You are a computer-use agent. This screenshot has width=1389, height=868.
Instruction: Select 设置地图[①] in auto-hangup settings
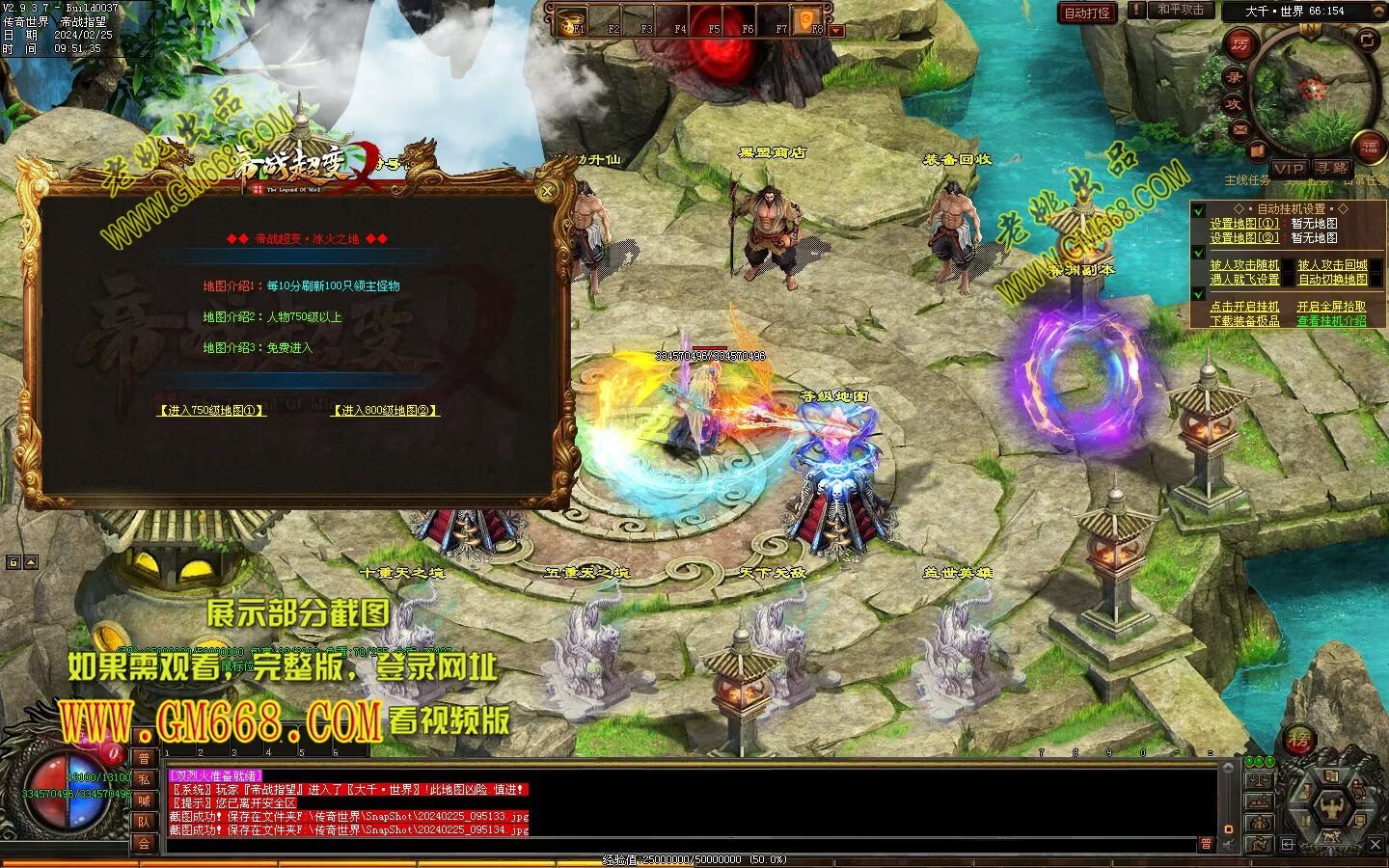[x=1244, y=223]
